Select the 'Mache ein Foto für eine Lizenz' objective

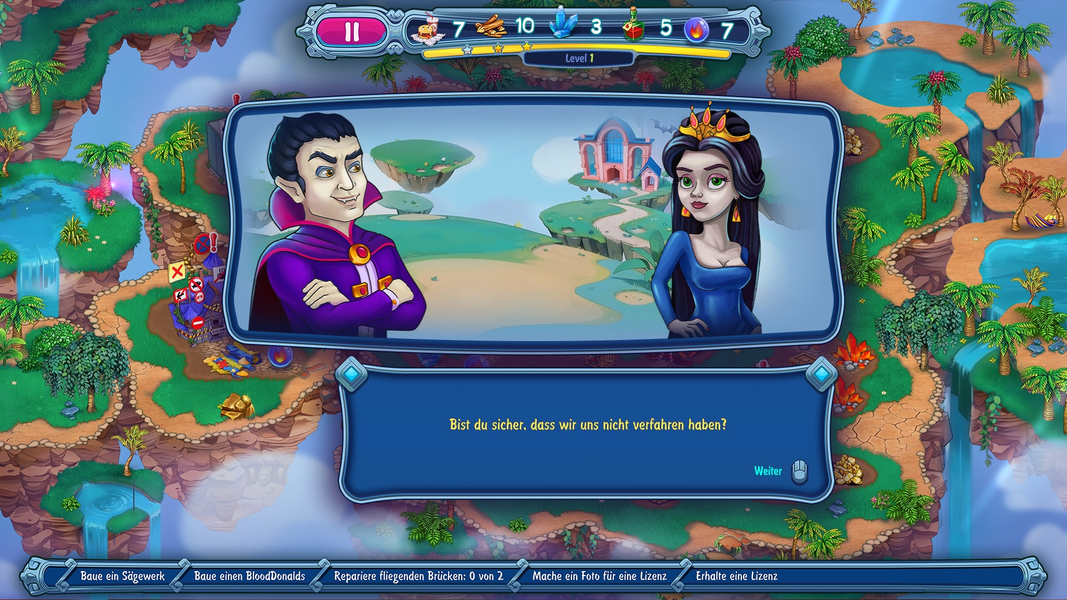tap(599, 576)
